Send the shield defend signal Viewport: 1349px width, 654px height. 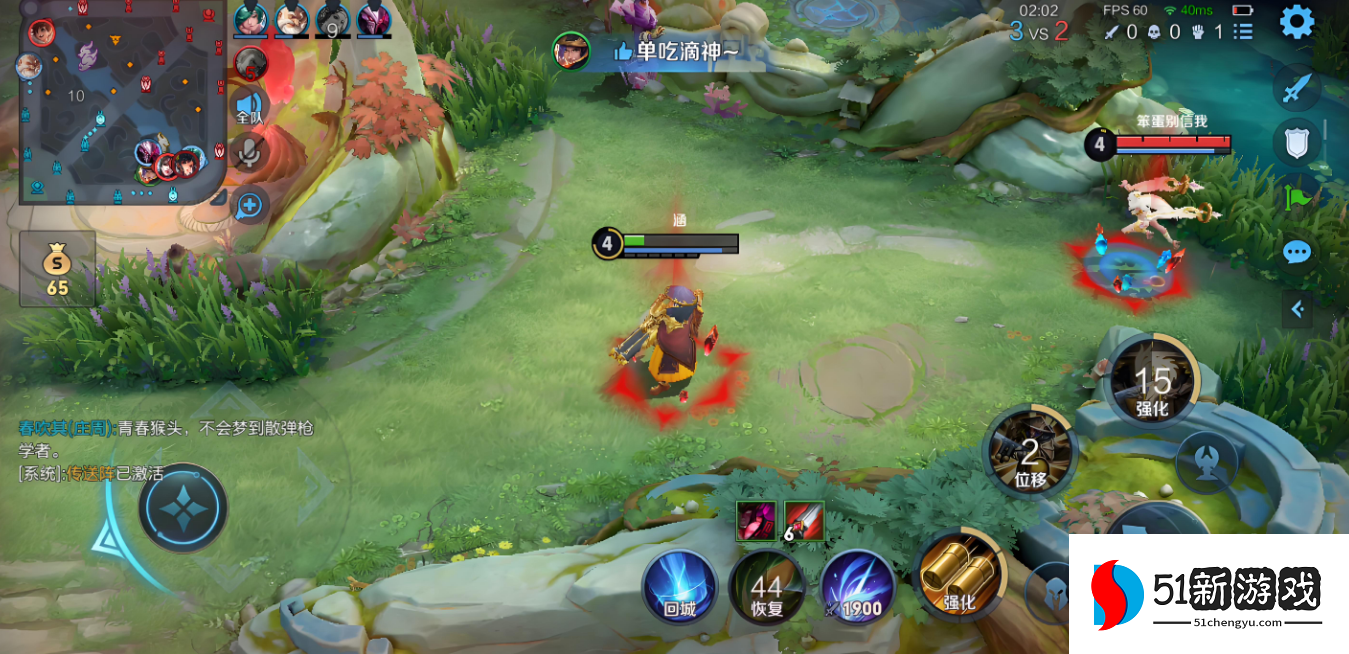[x=1297, y=142]
